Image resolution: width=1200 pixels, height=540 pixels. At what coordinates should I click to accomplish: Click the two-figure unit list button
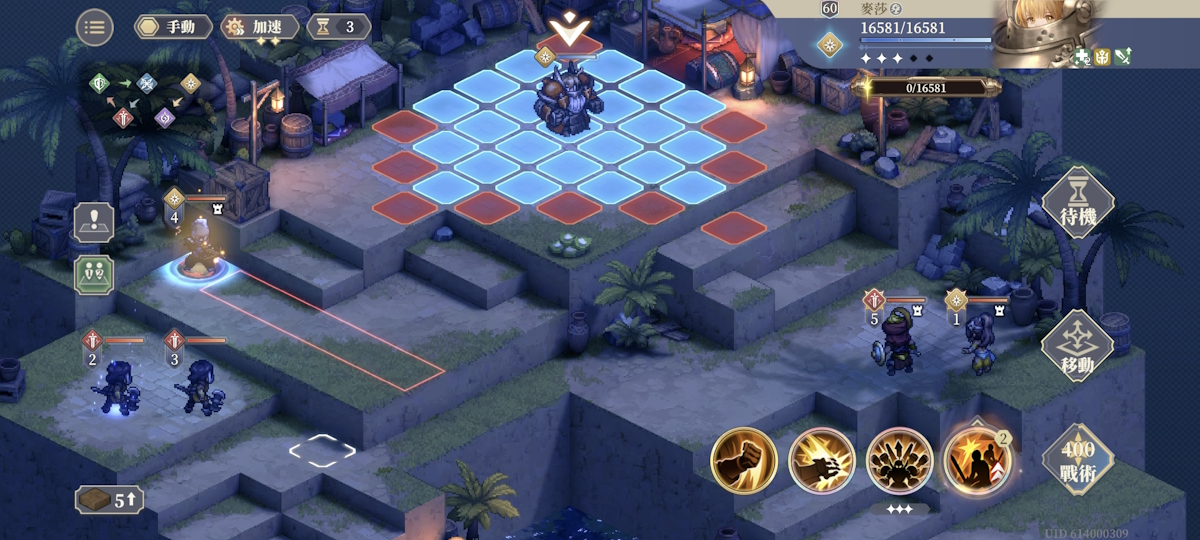pos(94,274)
